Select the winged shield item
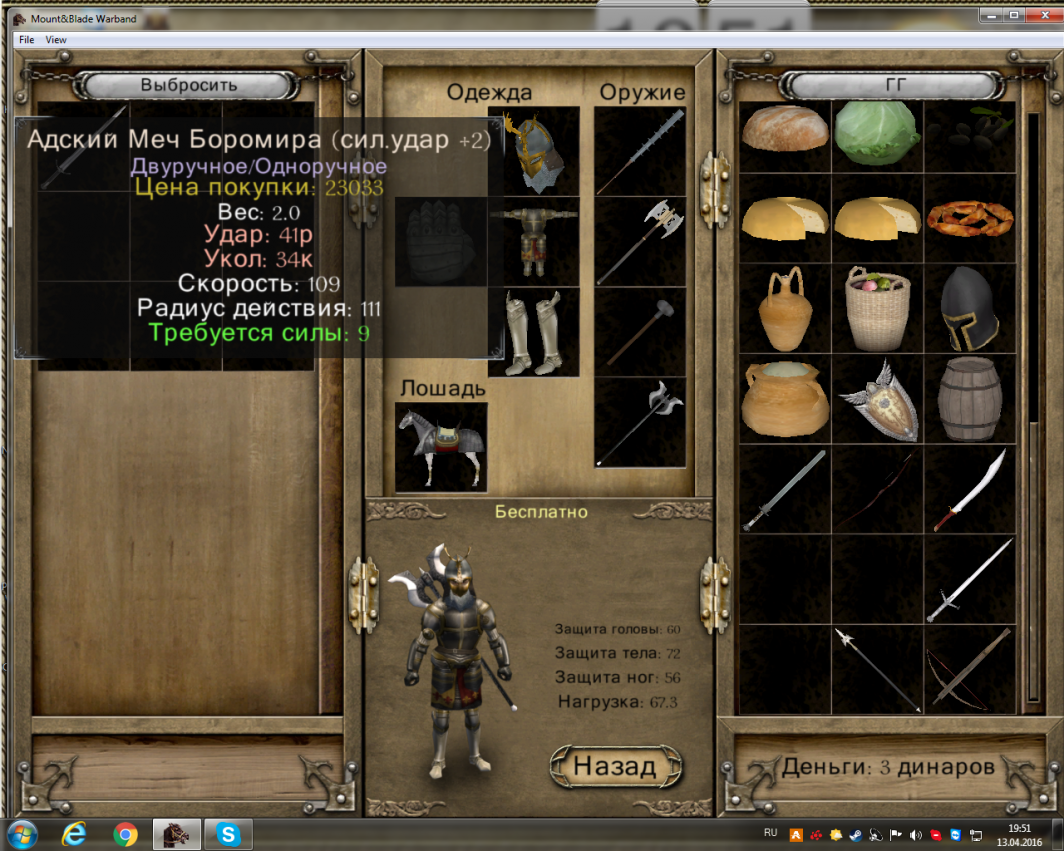Image resolution: width=1064 pixels, height=851 pixels. coord(877,399)
